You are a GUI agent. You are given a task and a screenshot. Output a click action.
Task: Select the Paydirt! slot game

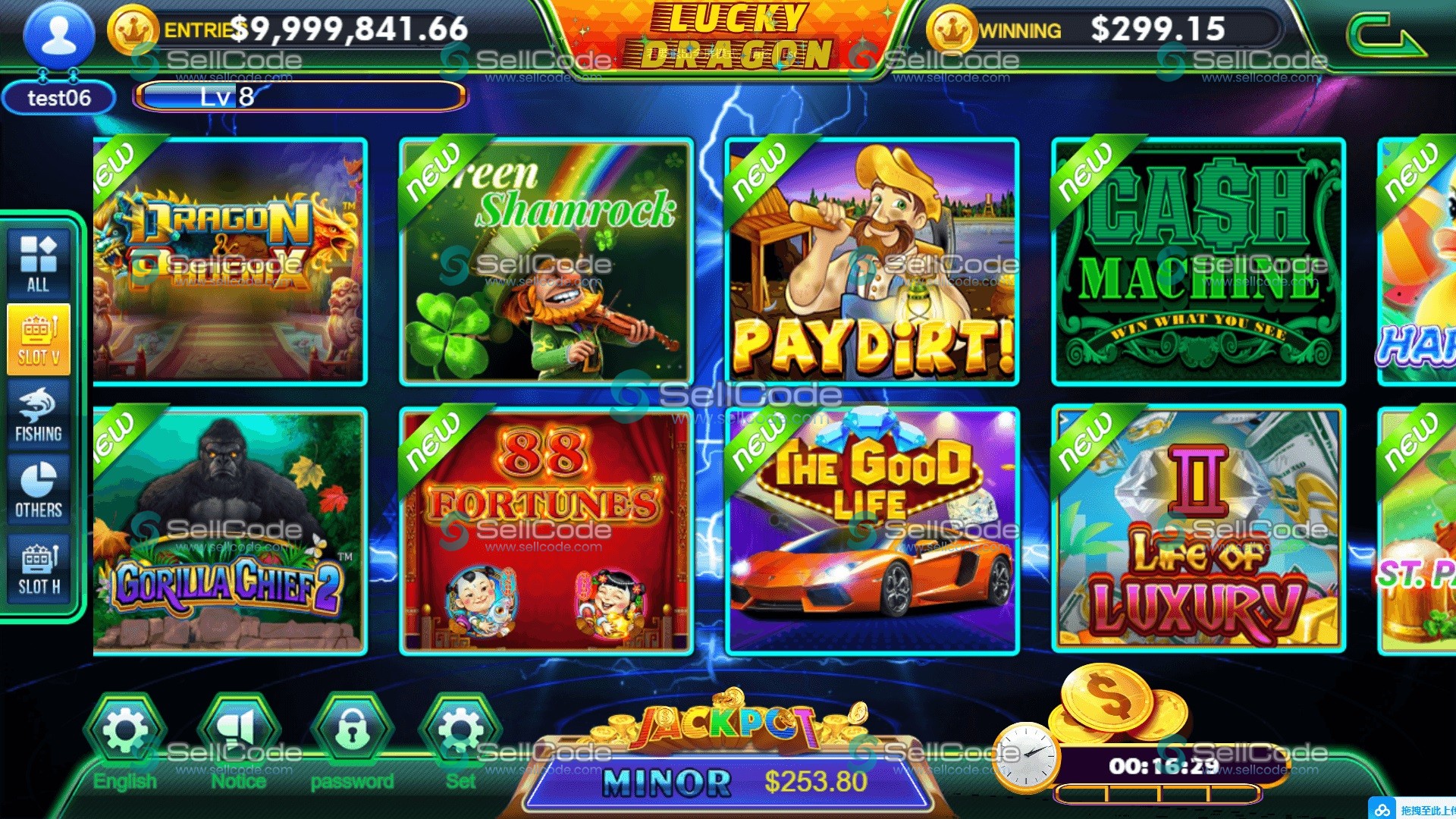tap(872, 261)
